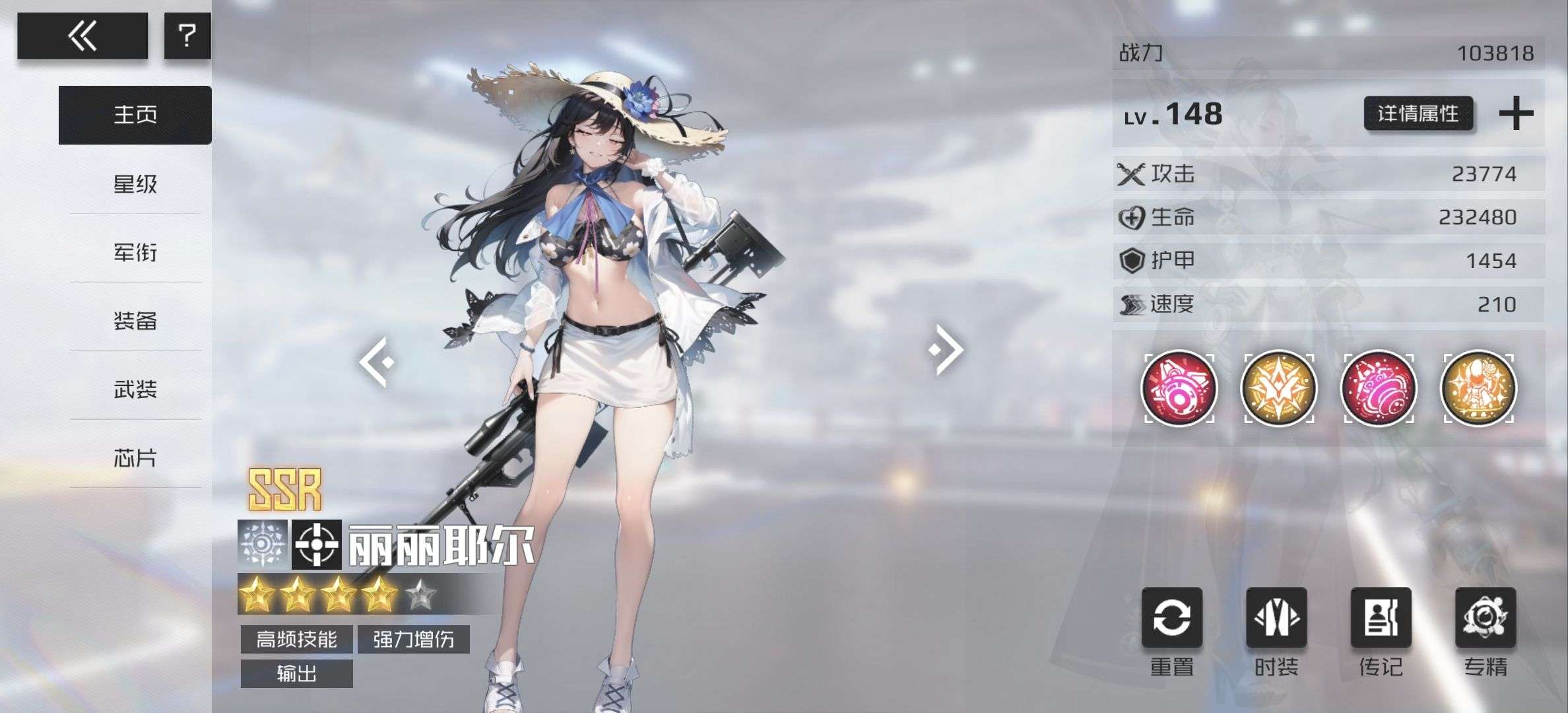Switch to the 武装 armament tab
Image resolution: width=1568 pixels, height=713 pixels.
(x=135, y=390)
